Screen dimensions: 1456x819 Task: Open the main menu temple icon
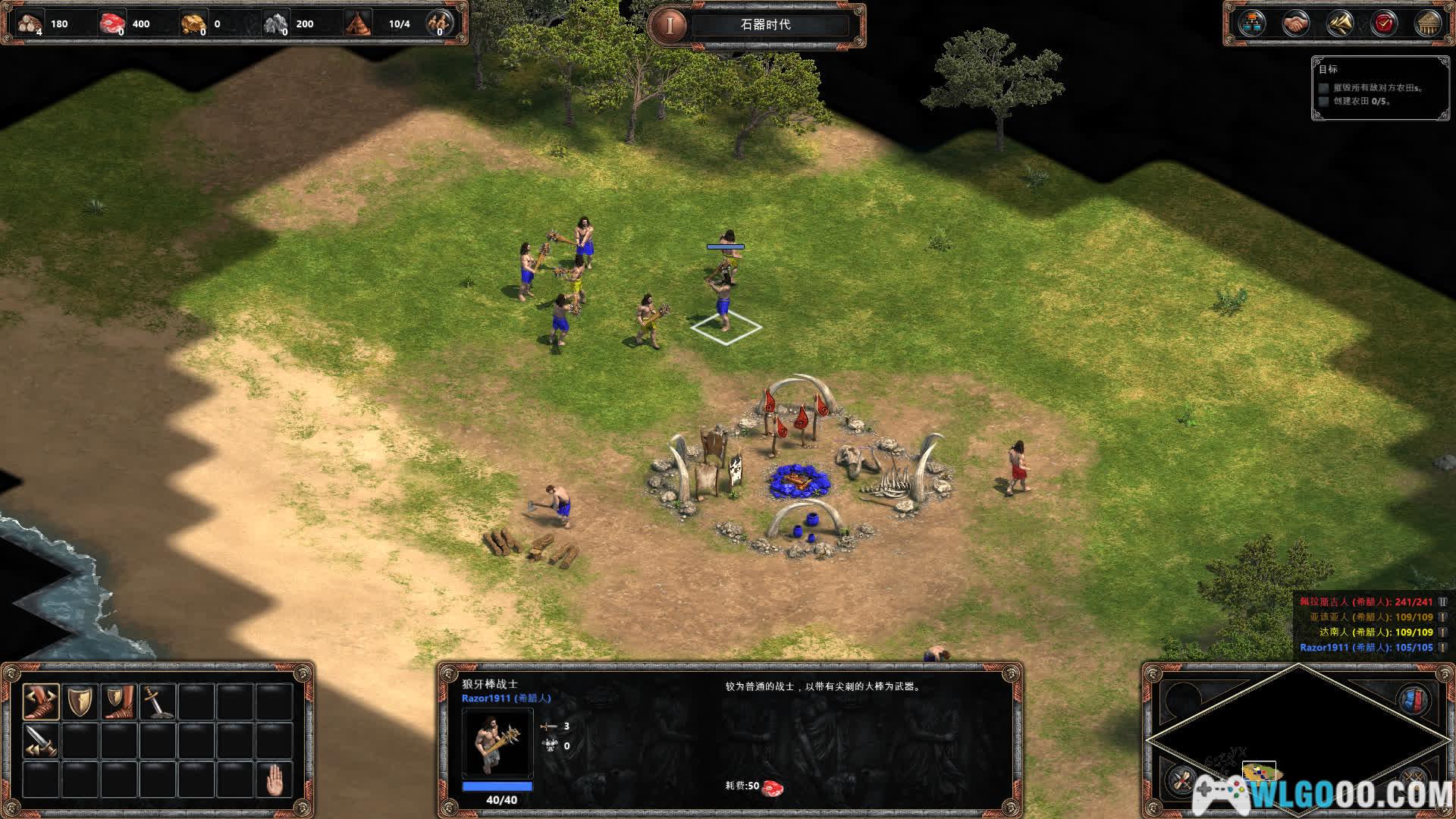[x=1428, y=24]
